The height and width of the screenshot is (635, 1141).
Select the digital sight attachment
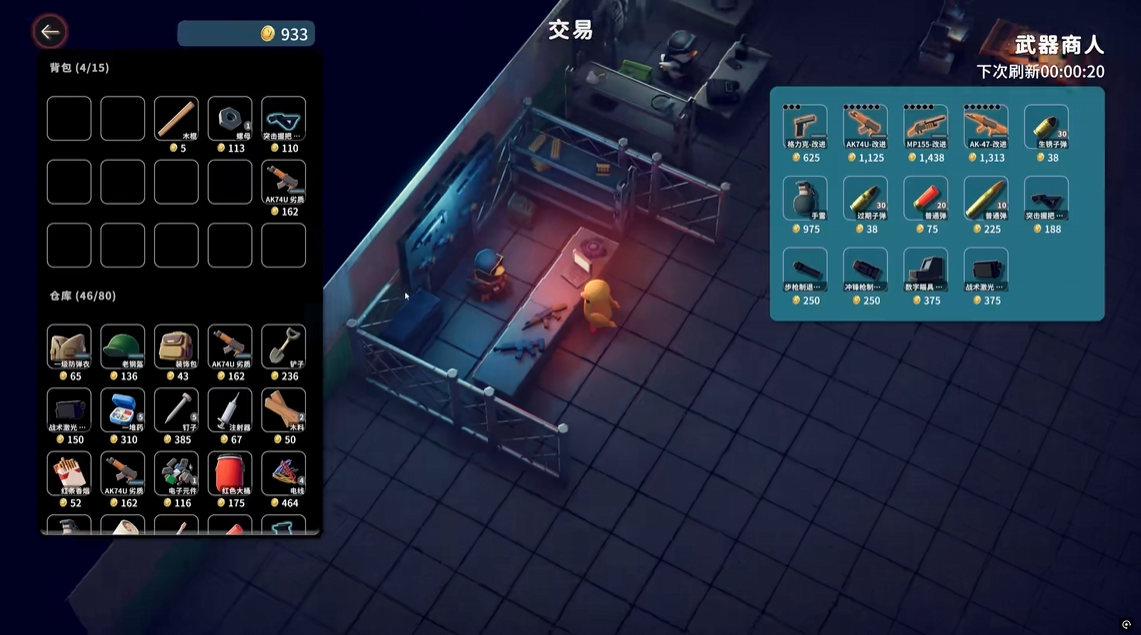[925, 270]
